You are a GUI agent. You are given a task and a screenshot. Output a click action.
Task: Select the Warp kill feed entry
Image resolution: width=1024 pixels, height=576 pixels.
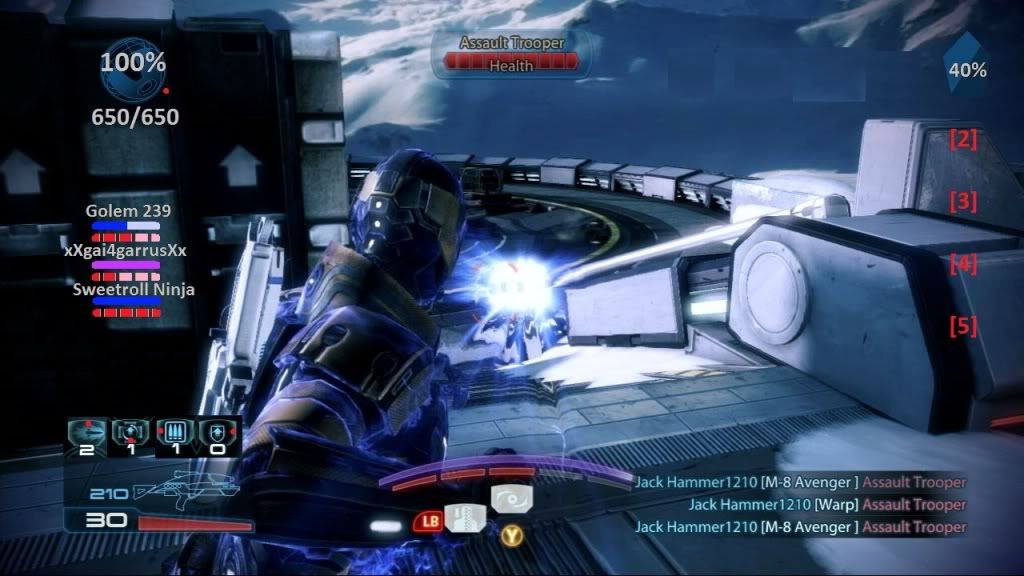click(x=827, y=504)
